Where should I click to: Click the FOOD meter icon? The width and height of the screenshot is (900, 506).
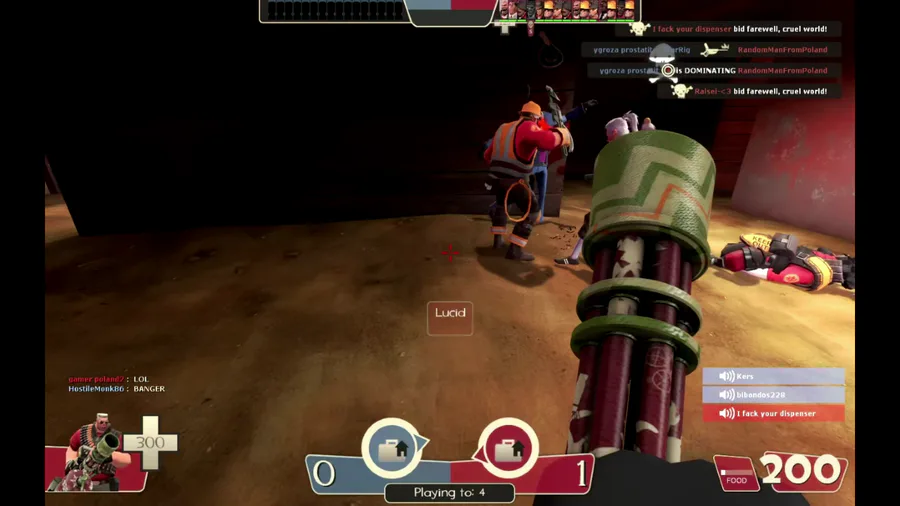pyautogui.click(x=737, y=474)
